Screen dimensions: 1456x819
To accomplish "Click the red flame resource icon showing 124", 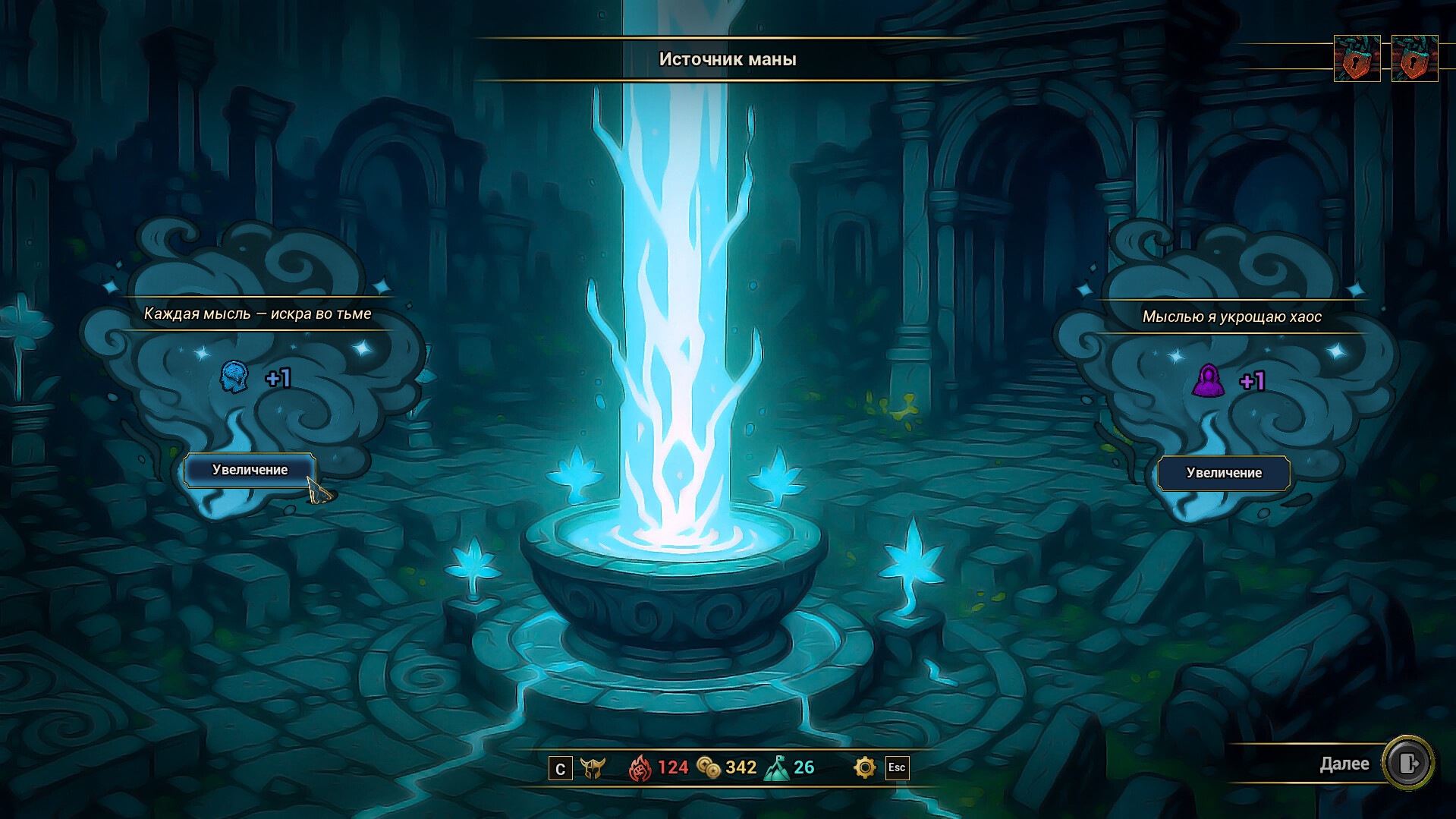I will pyautogui.click(x=641, y=767).
